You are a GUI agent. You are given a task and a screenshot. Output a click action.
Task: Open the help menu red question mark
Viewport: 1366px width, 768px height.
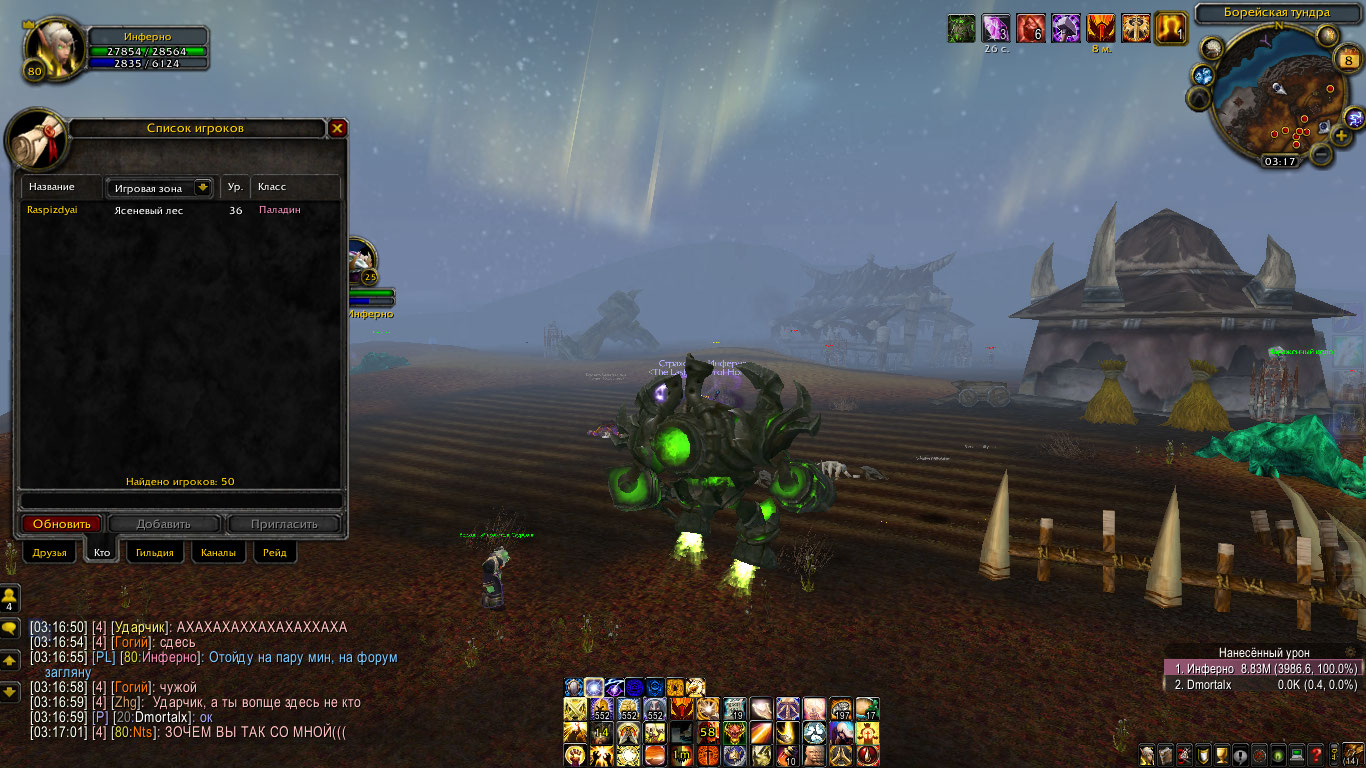1316,754
